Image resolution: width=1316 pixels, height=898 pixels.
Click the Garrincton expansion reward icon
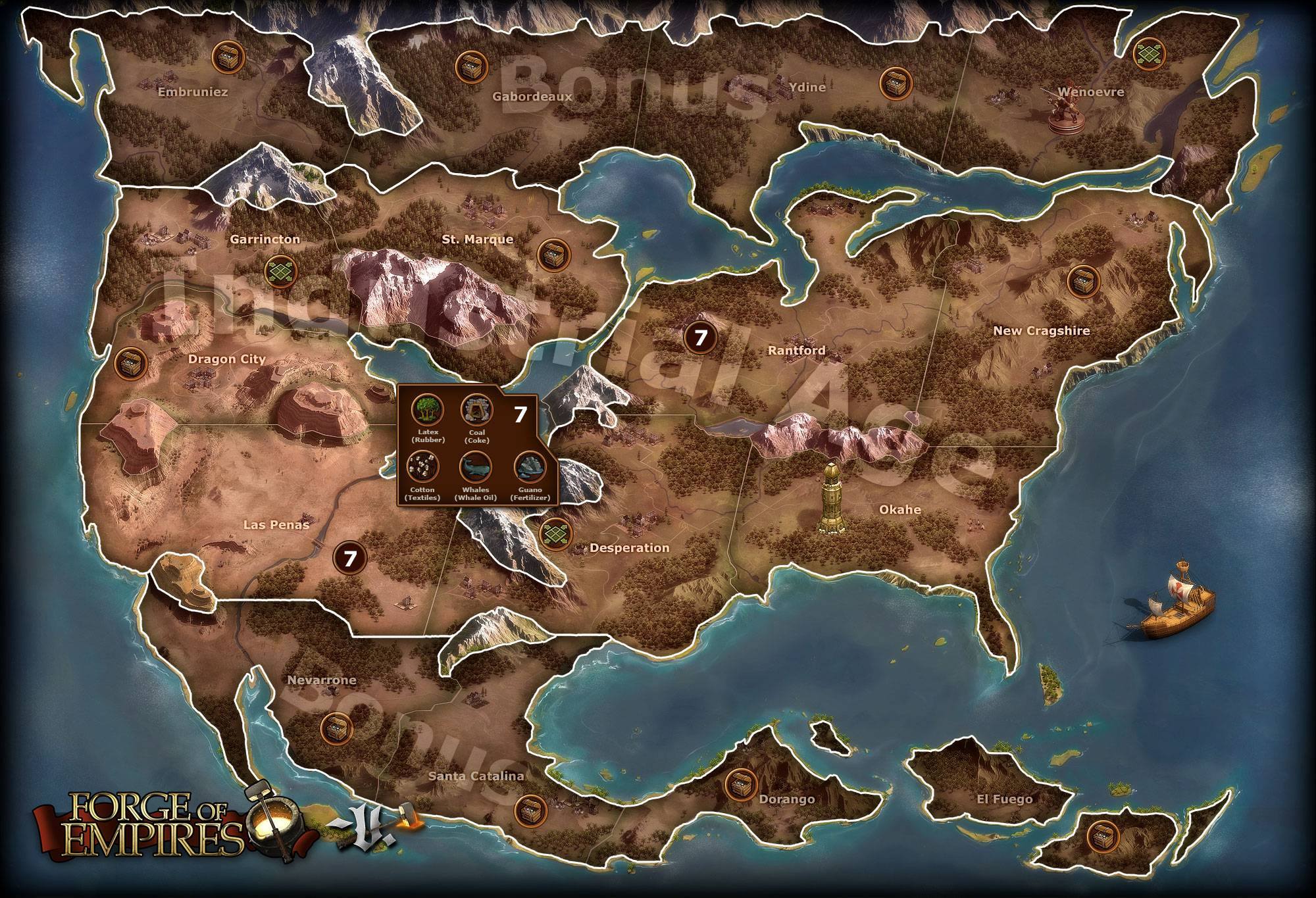pos(280,270)
